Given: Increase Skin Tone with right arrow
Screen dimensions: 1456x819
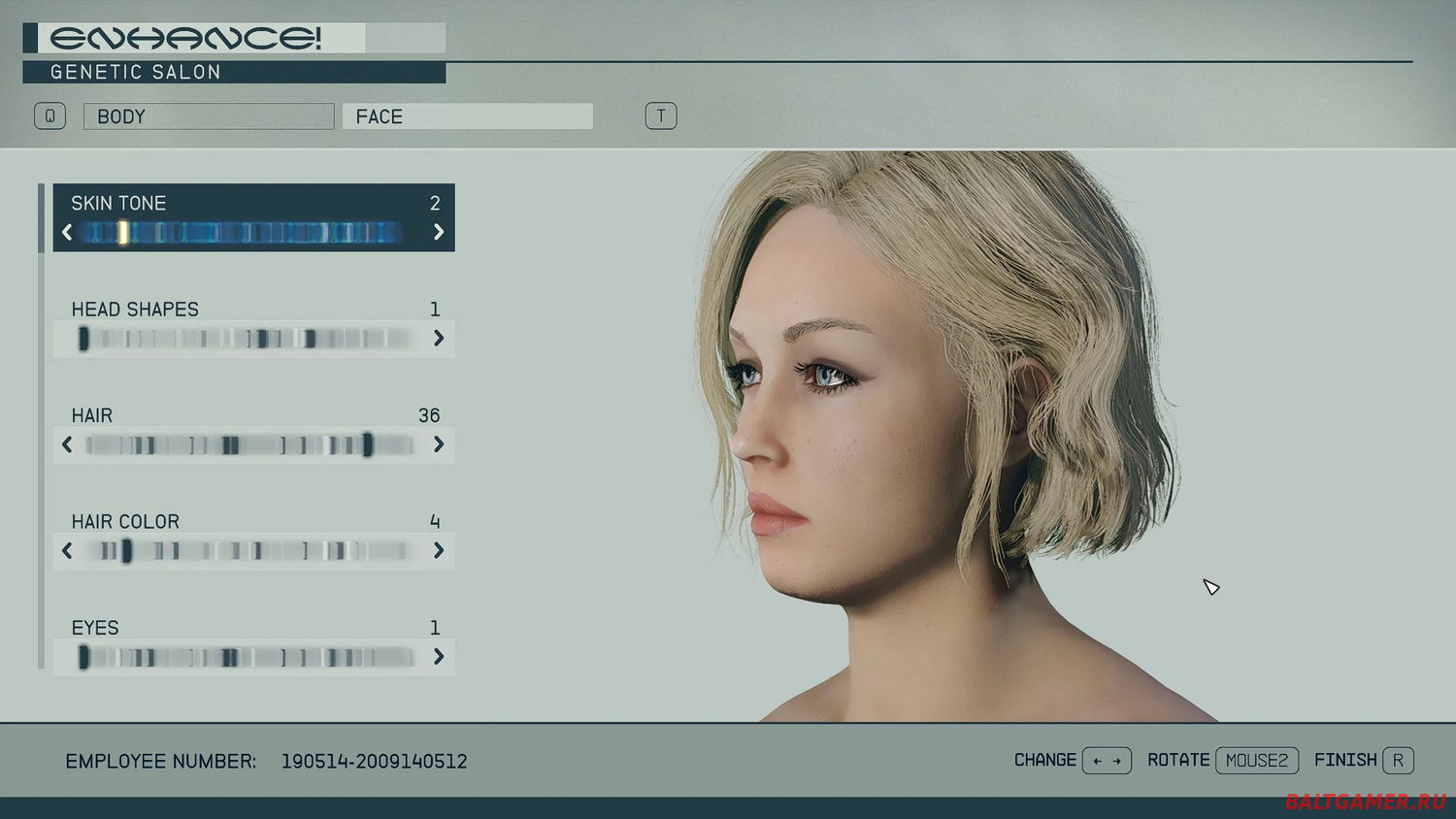Looking at the screenshot, I should (x=439, y=232).
